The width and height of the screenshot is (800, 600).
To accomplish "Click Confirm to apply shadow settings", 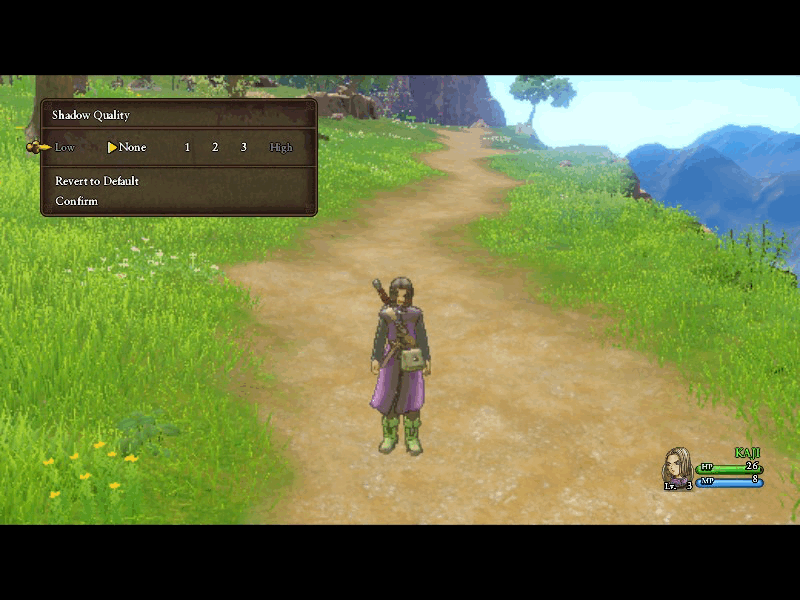I will (77, 201).
